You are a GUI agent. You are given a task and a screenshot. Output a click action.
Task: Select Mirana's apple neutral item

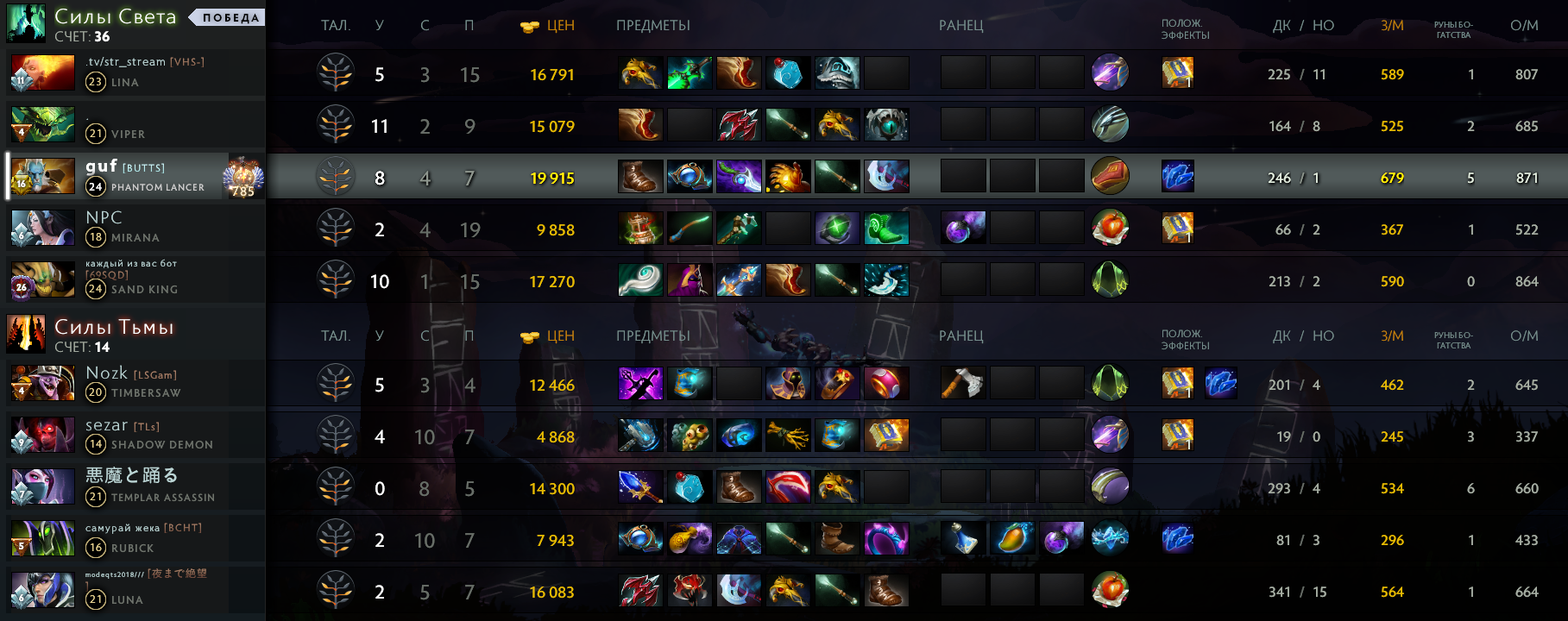click(1110, 229)
